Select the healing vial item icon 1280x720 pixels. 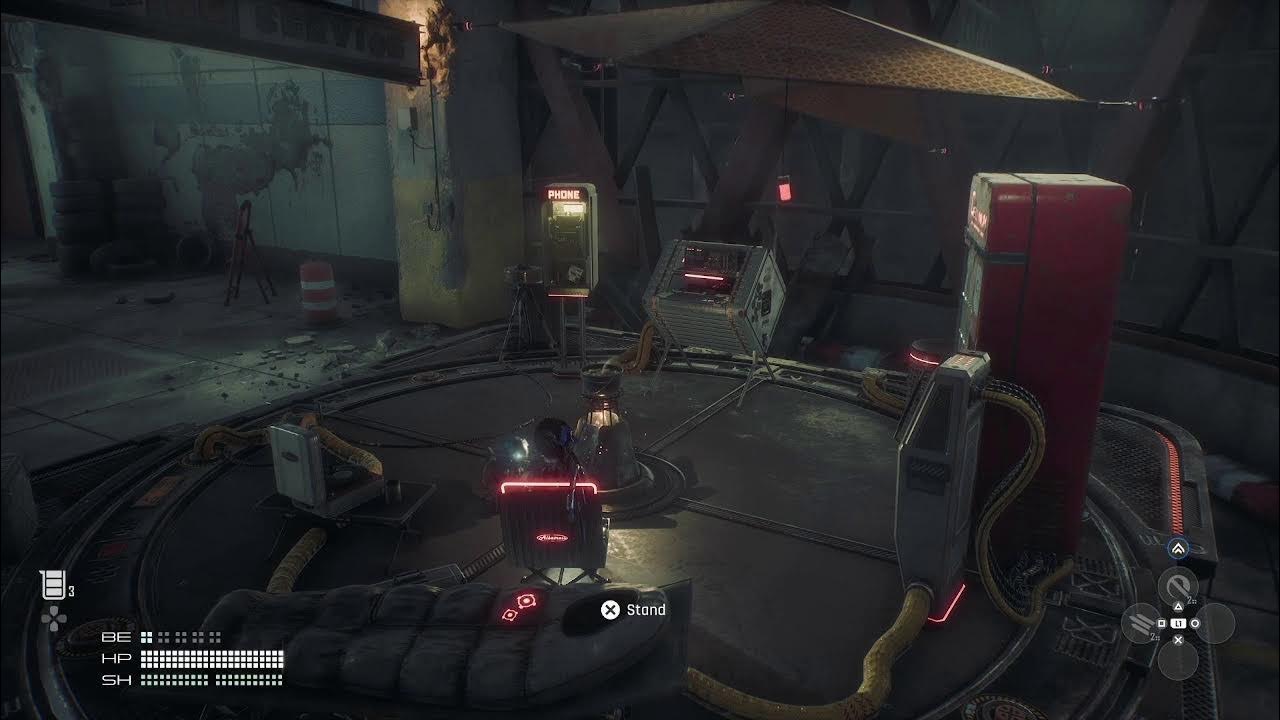50,585
